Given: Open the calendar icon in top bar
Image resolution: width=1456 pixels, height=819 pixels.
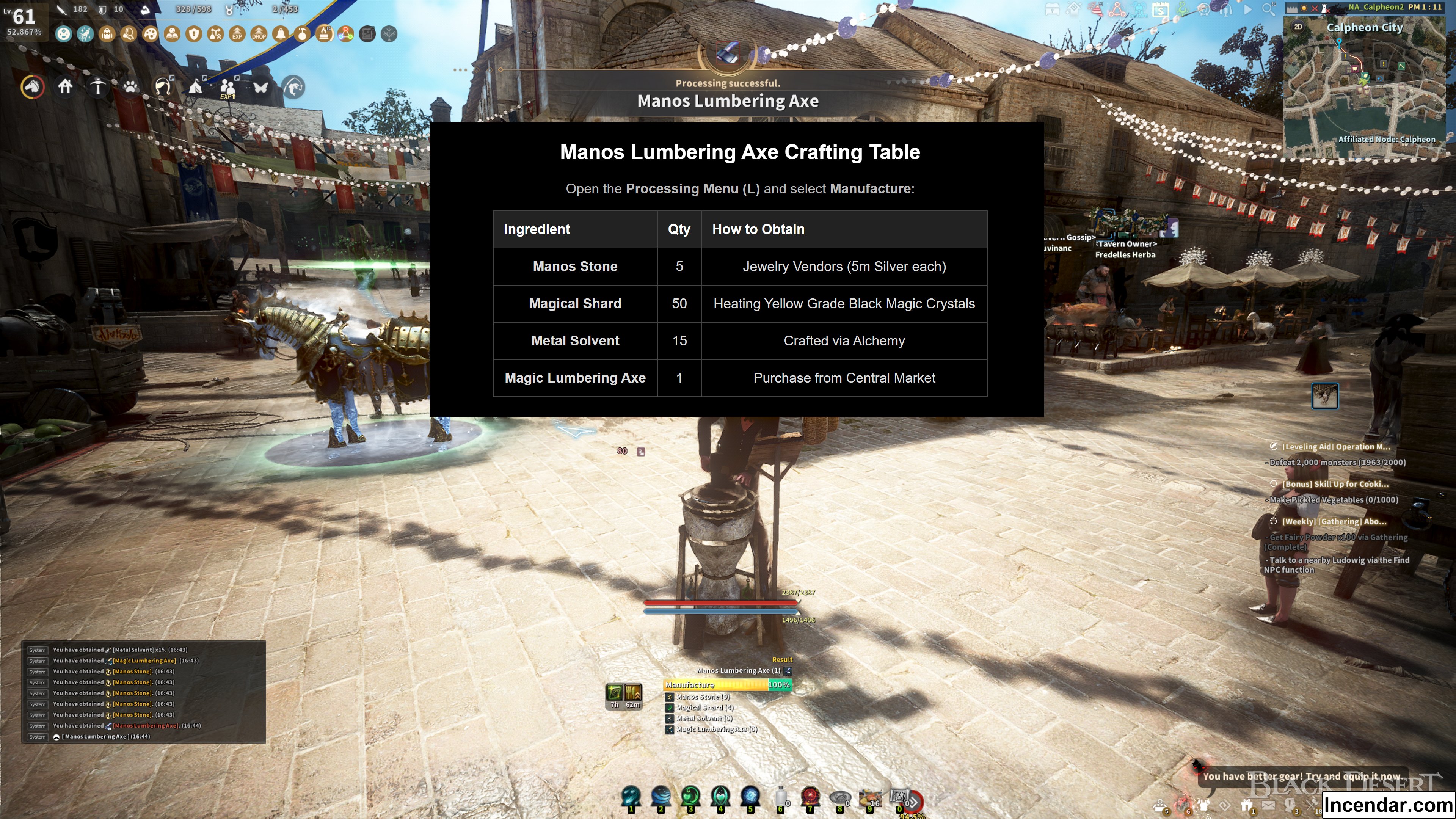Looking at the screenshot, I should (1160, 9).
